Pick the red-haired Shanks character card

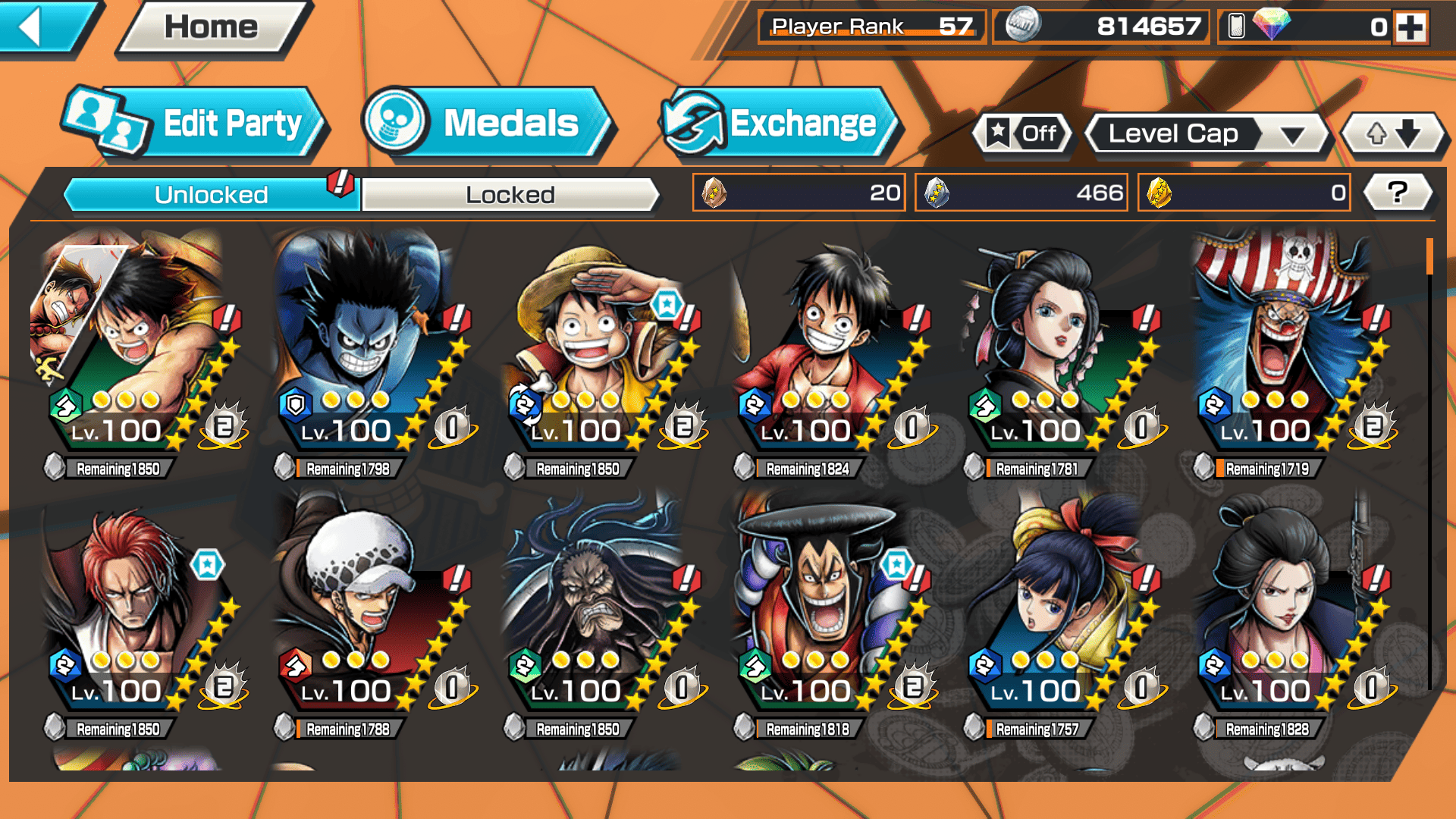[136, 607]
